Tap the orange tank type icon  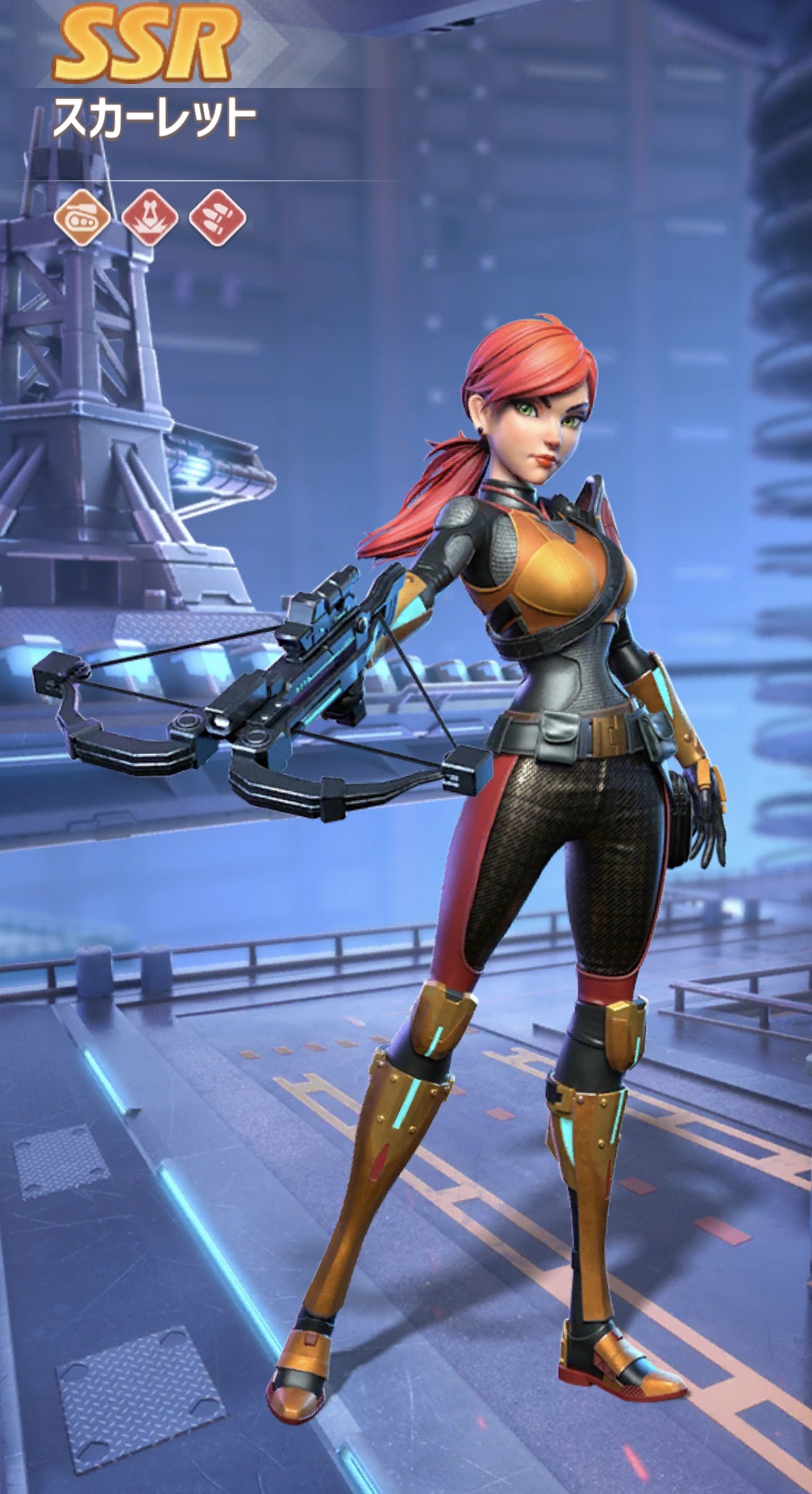coord(81,218)
